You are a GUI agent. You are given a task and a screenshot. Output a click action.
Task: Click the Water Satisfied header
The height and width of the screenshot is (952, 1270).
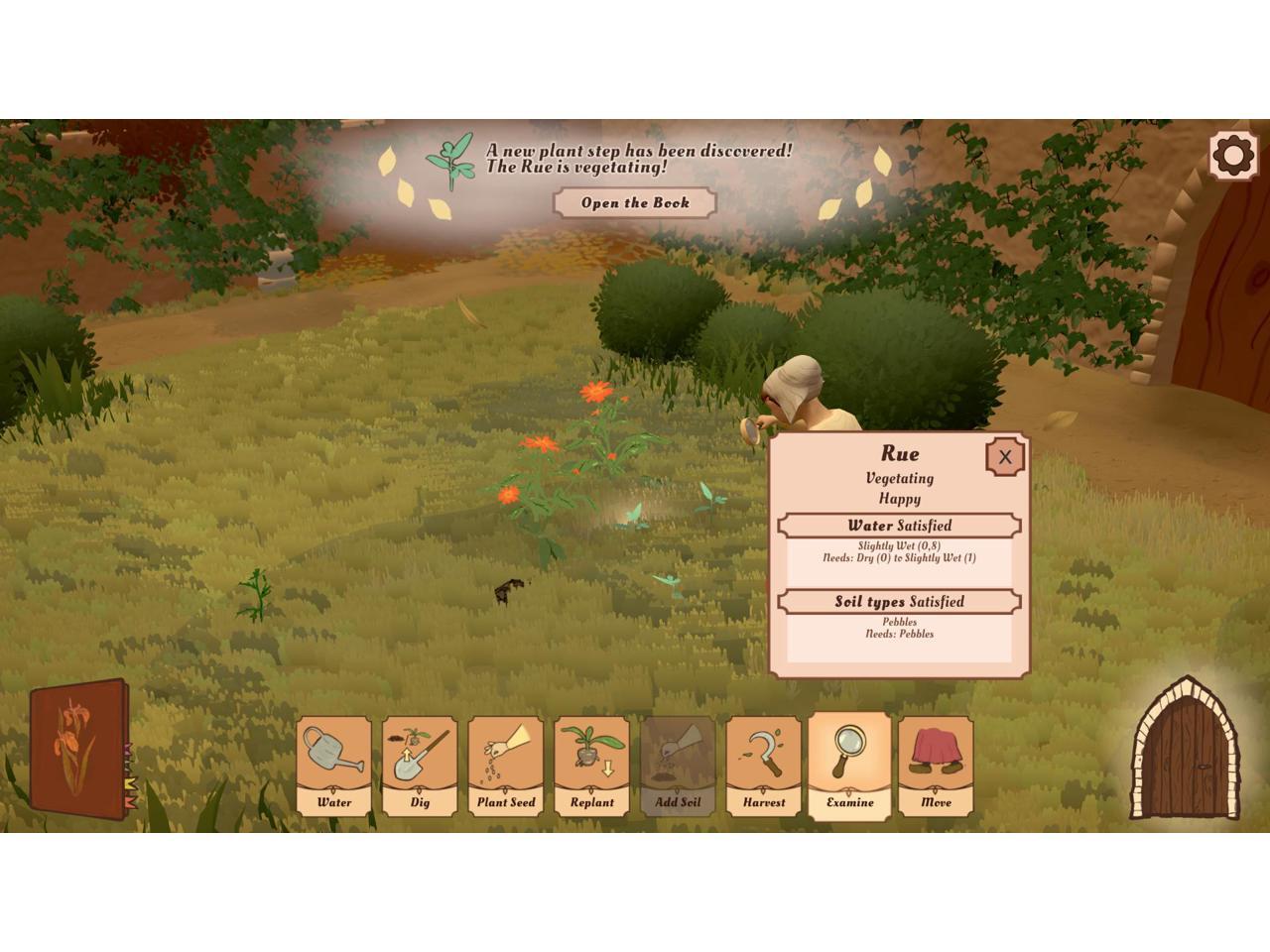[899, 526]
